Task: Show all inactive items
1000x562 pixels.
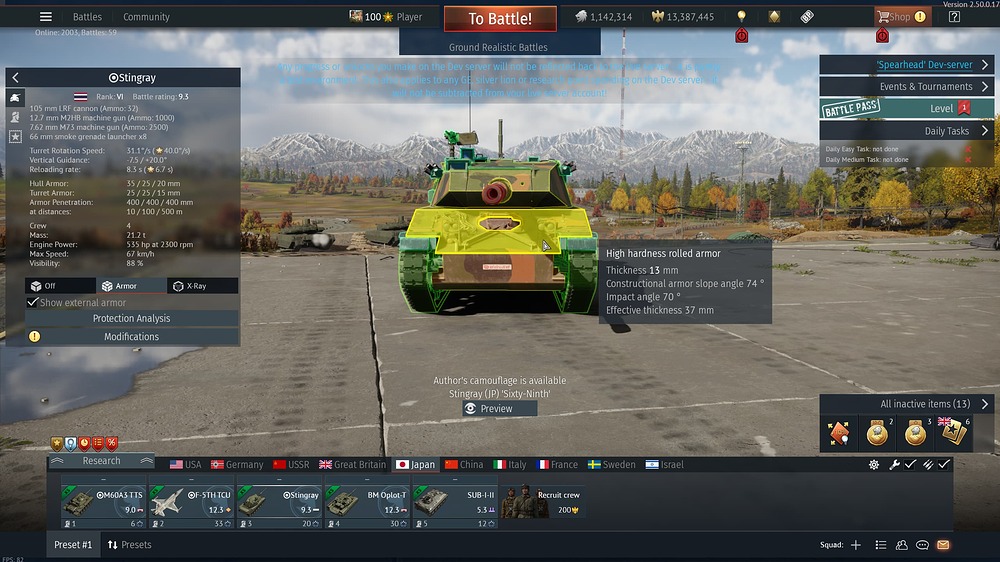Action: point(906,404)
